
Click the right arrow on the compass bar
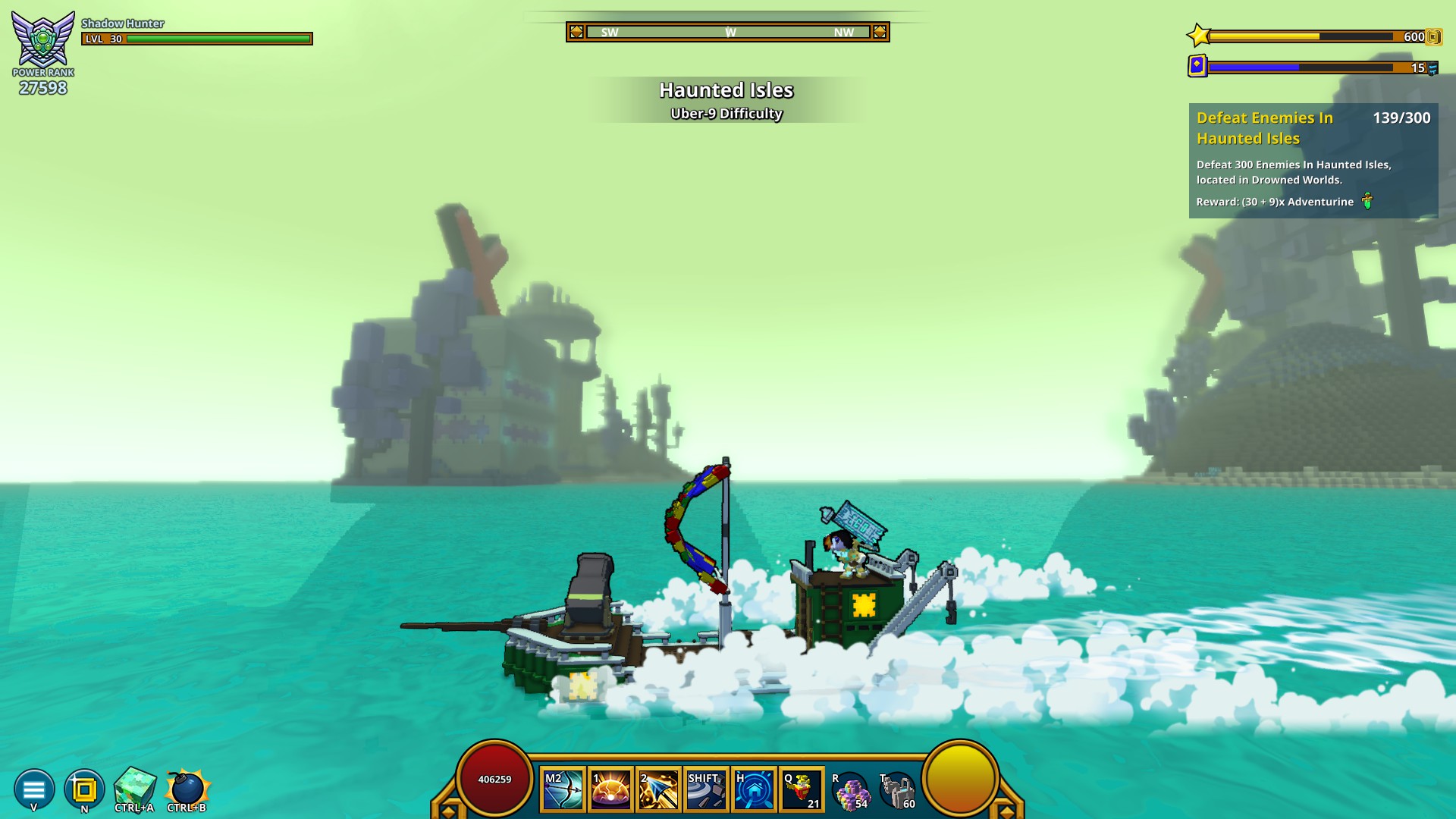(x=880, y=32)
